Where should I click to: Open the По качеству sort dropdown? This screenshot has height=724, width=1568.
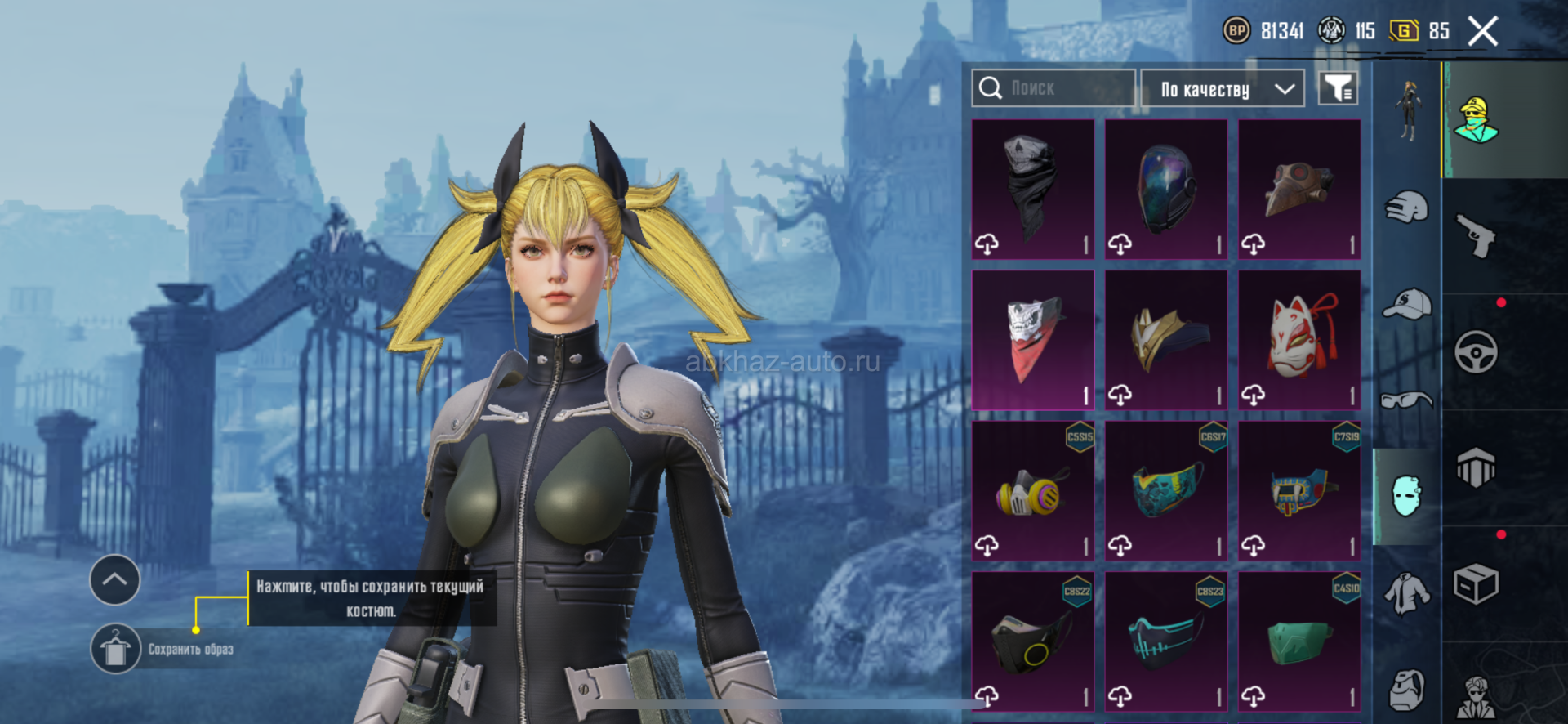tap(1222, 88)
